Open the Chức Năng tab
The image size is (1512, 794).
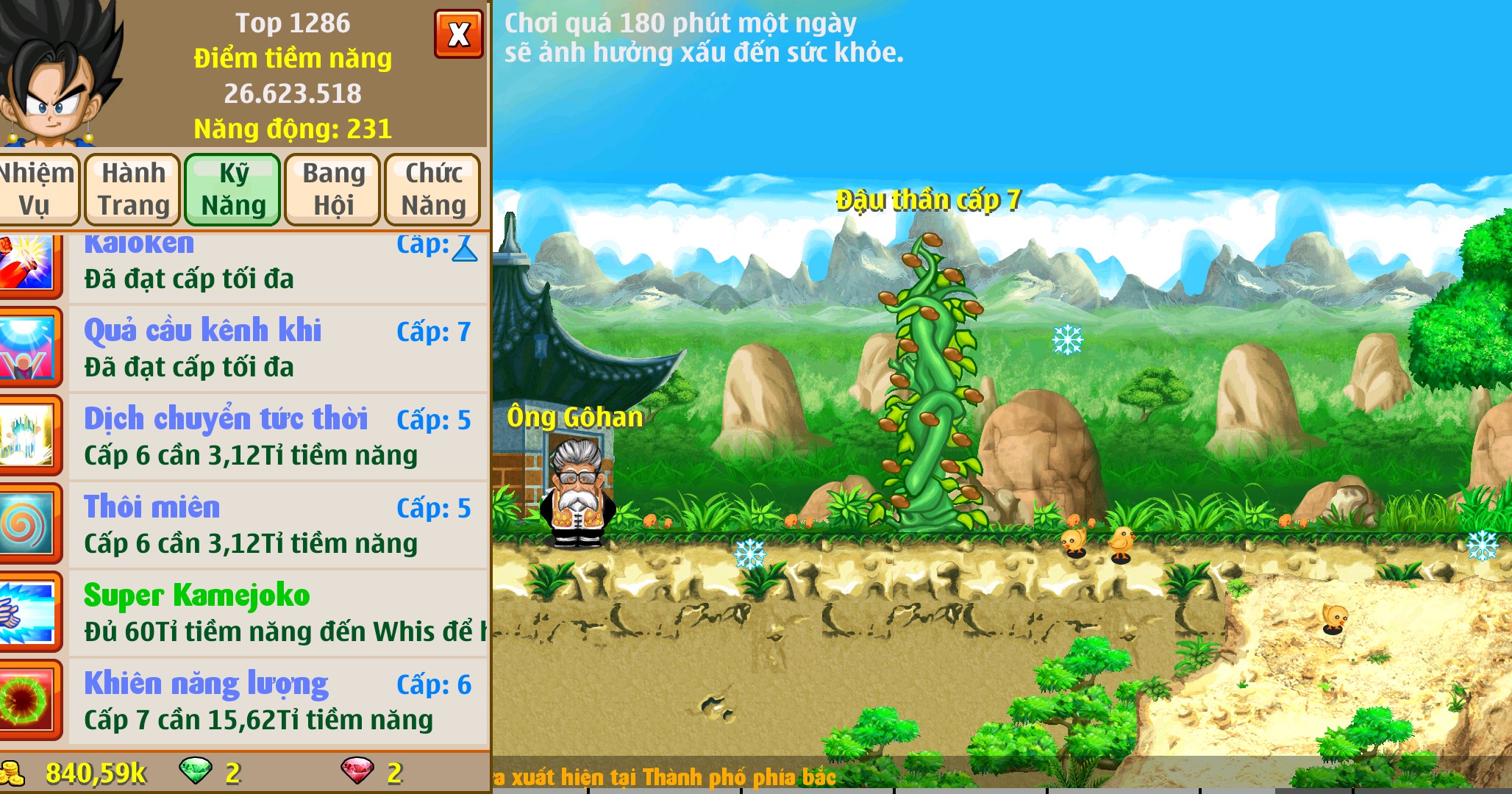(x=432, y=188)
